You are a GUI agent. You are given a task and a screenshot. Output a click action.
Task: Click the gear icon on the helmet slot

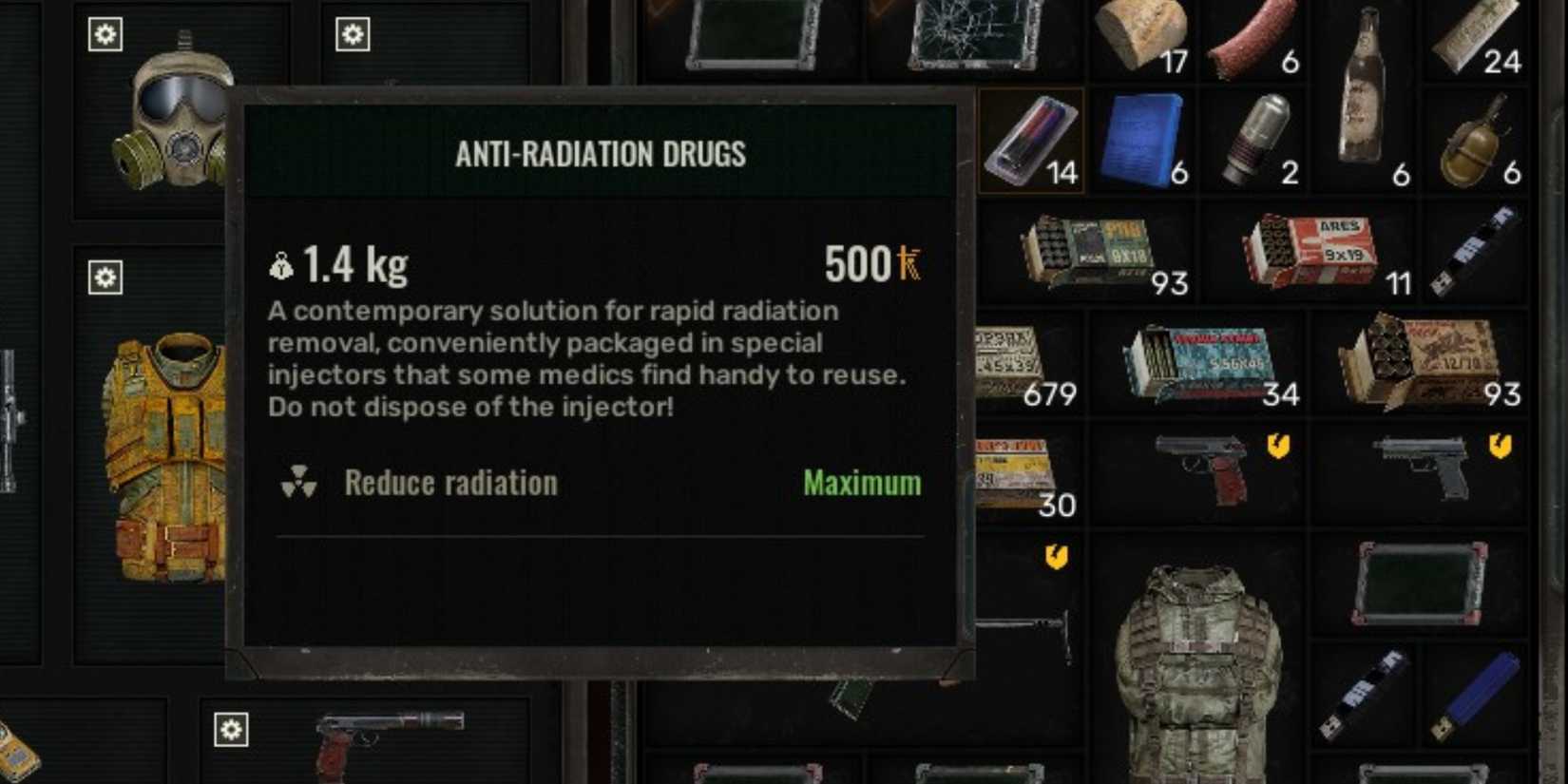tap(105, 33)
